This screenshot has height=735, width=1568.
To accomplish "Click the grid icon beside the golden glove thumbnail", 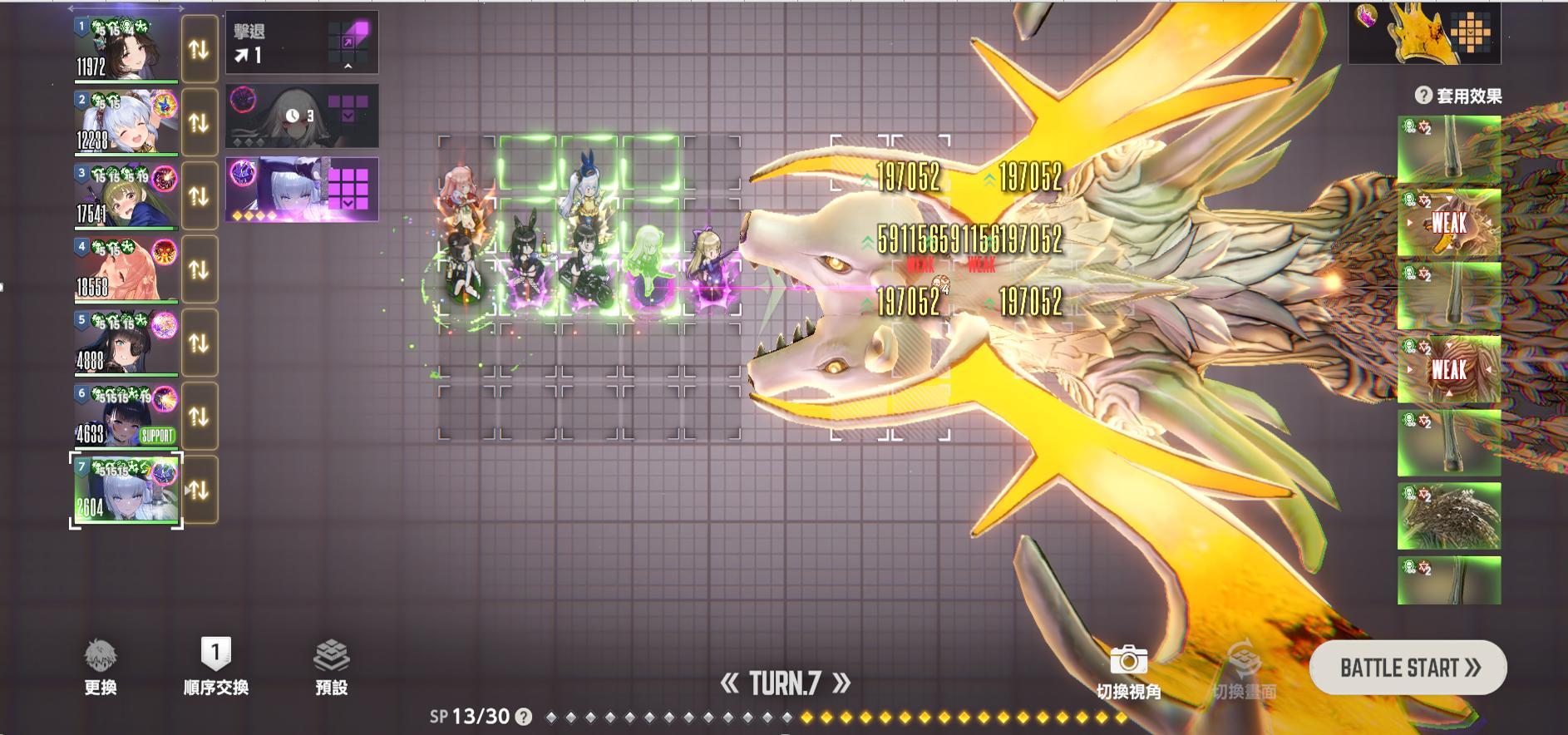I will (x=1471, y=32).
